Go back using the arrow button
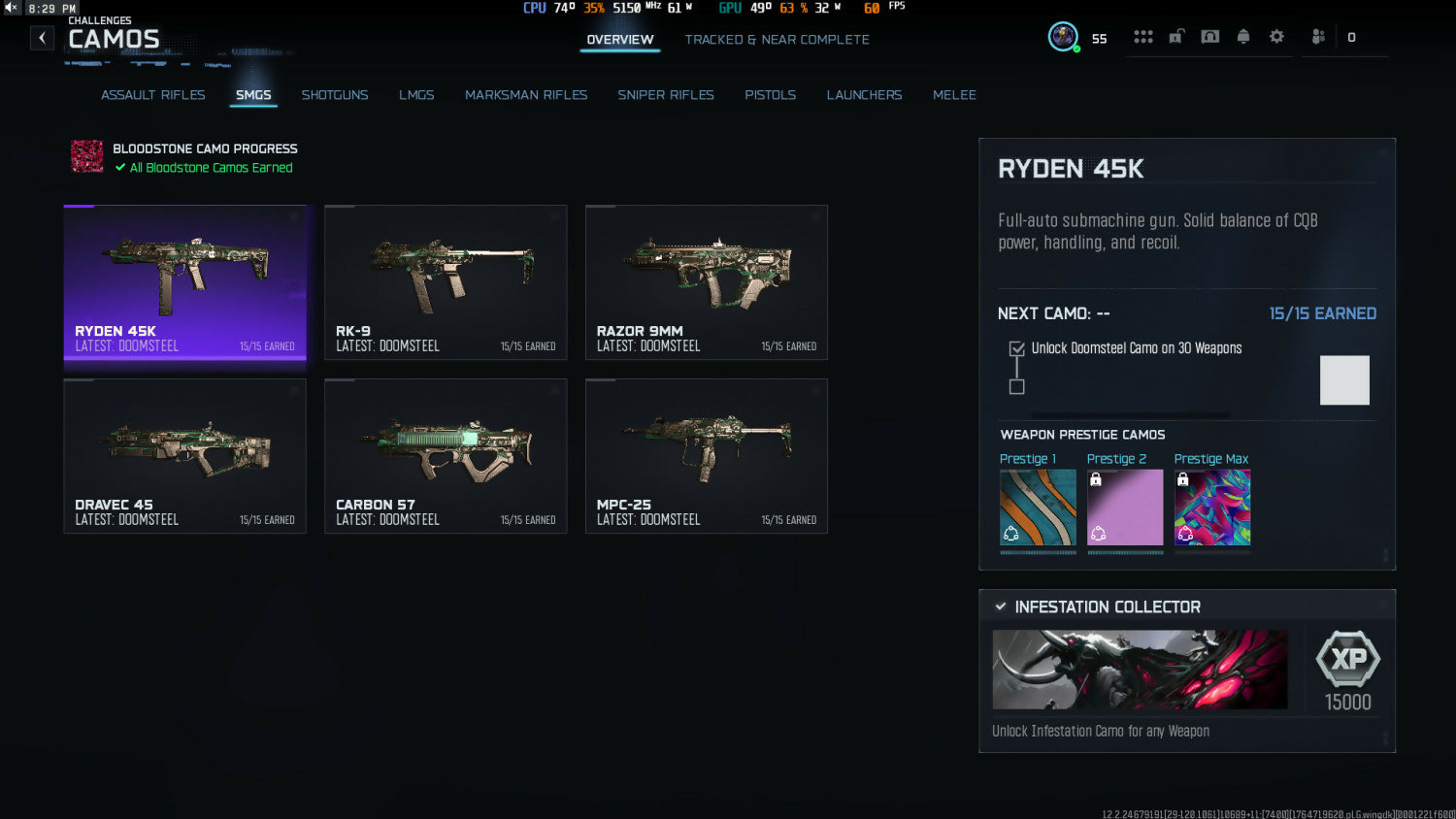Viewport: 1456px width, 819px height. point(42,38)
